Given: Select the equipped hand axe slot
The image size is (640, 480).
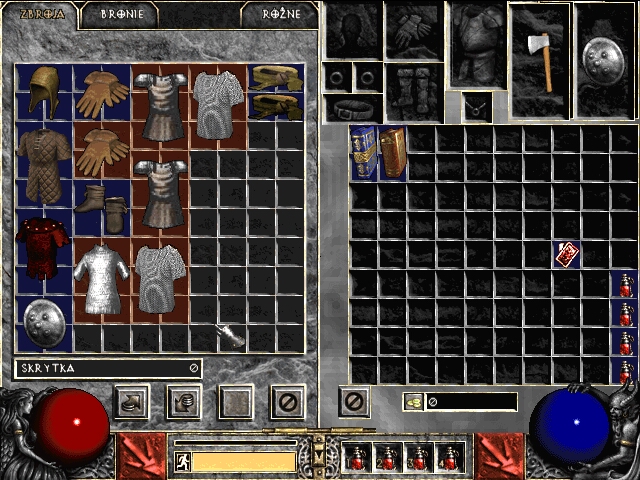Looking at the screenshot, I should 541,60.
